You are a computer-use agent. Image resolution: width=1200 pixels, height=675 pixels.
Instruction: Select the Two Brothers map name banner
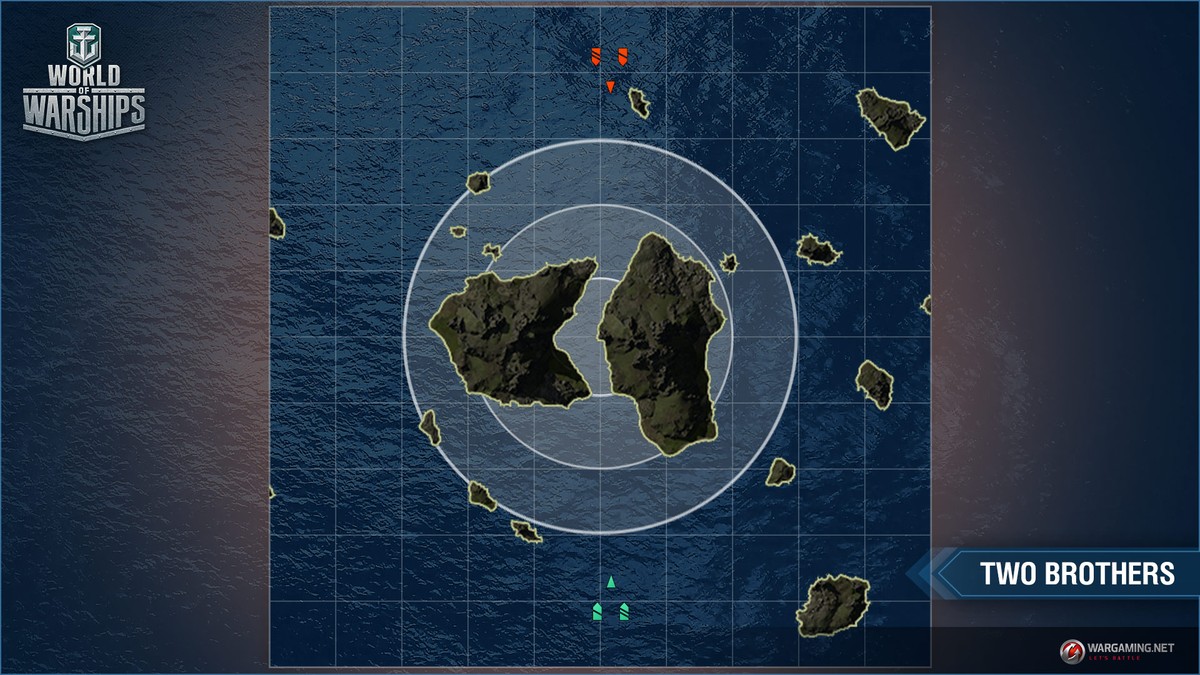1075,574
